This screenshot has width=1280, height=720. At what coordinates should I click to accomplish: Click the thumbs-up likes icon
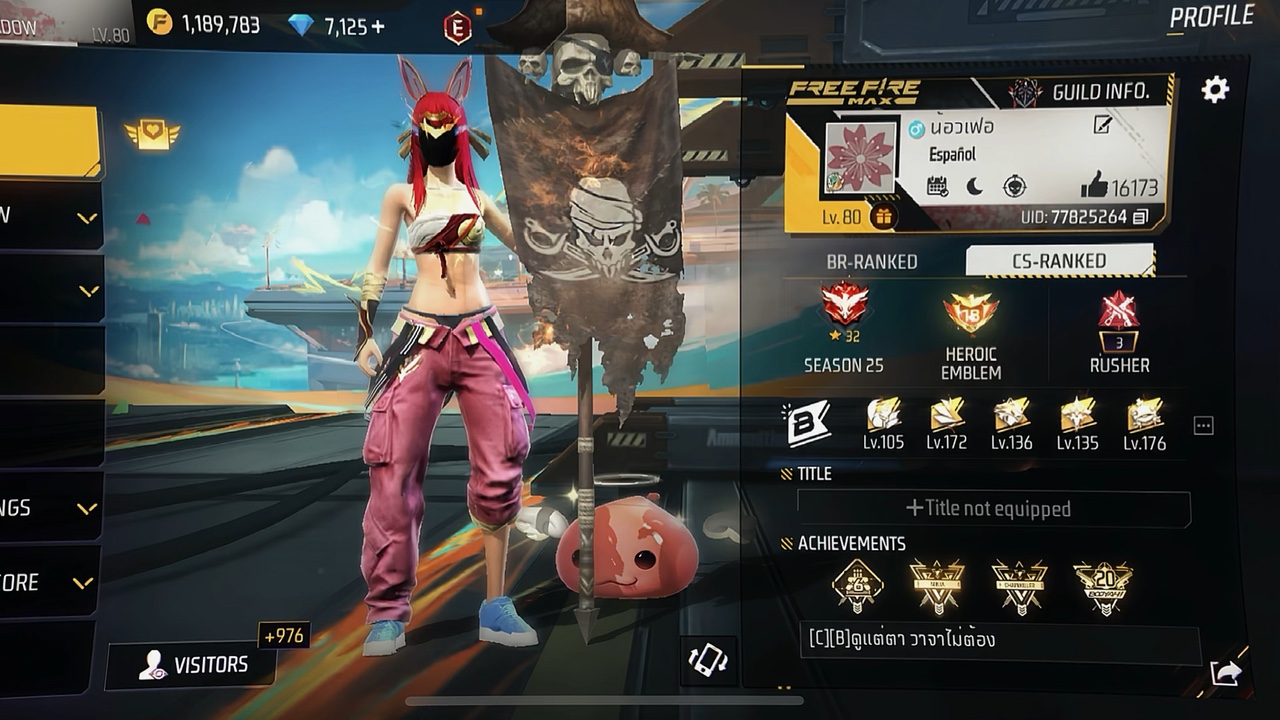click(x=1094, y=185)
